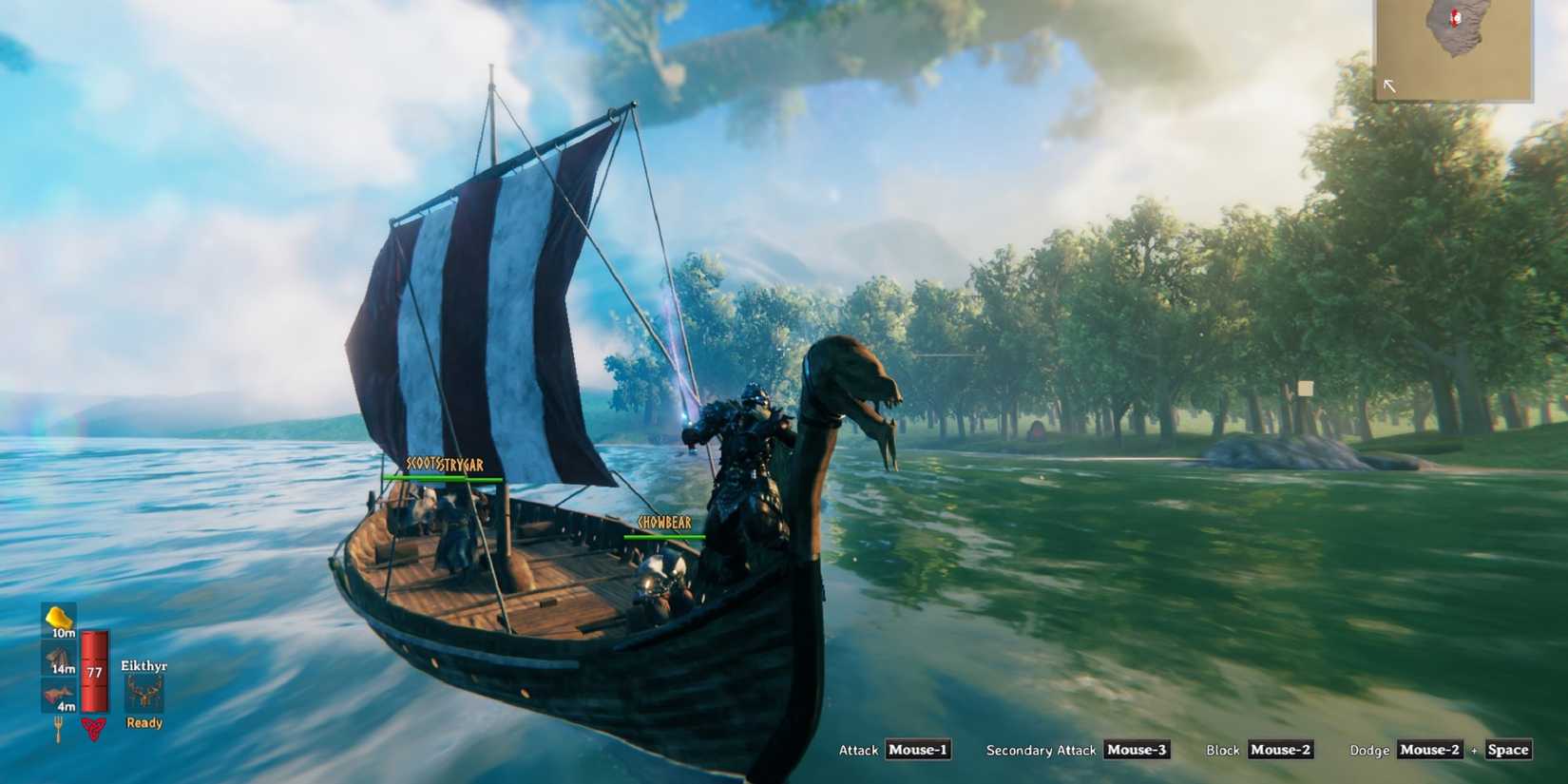This screenshot has height=784, width=1568.
Task: Select the cooked fish icon showing 4m
Action: coord(57,692)
